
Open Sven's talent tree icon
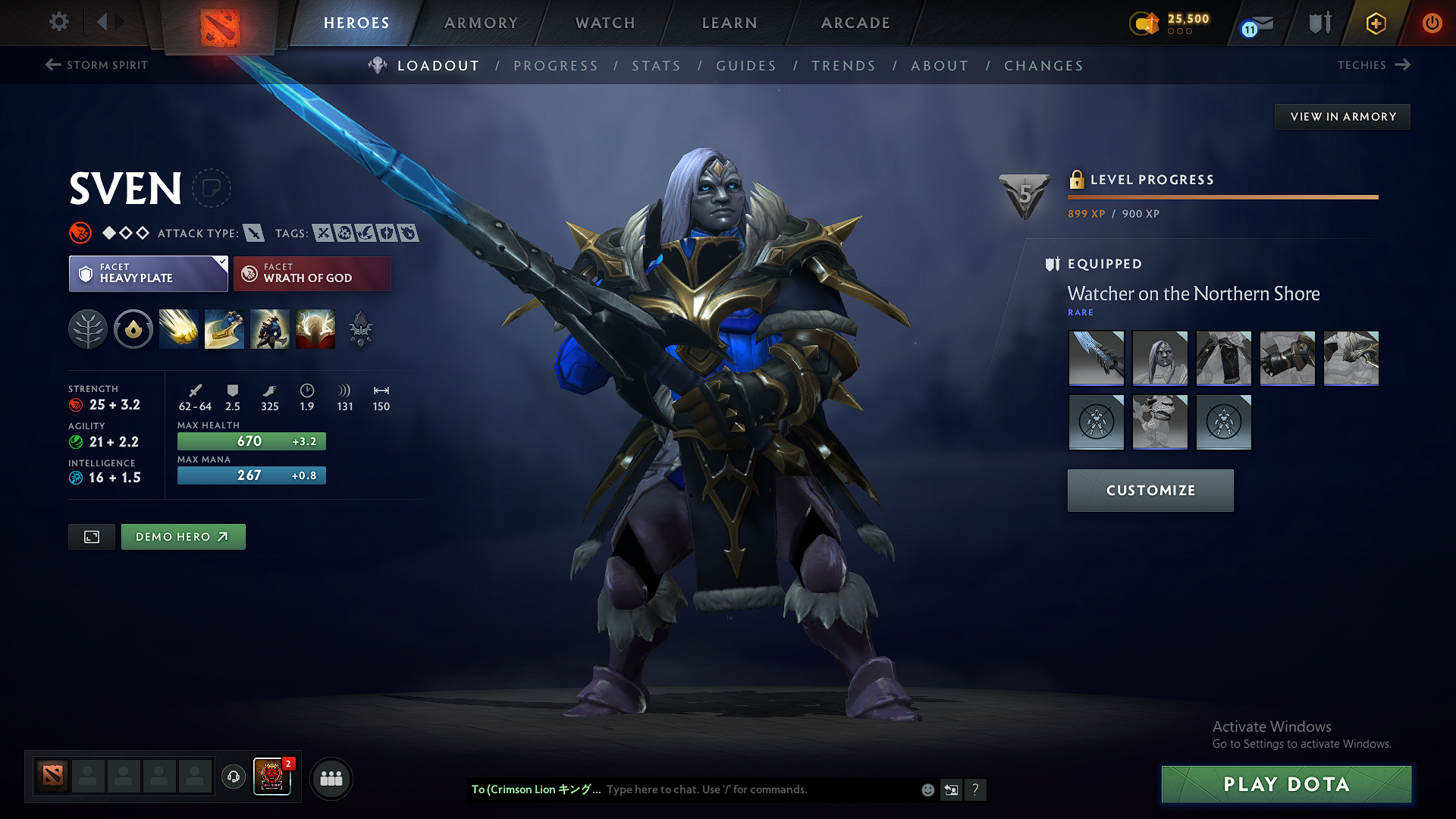tap(88, 328)
